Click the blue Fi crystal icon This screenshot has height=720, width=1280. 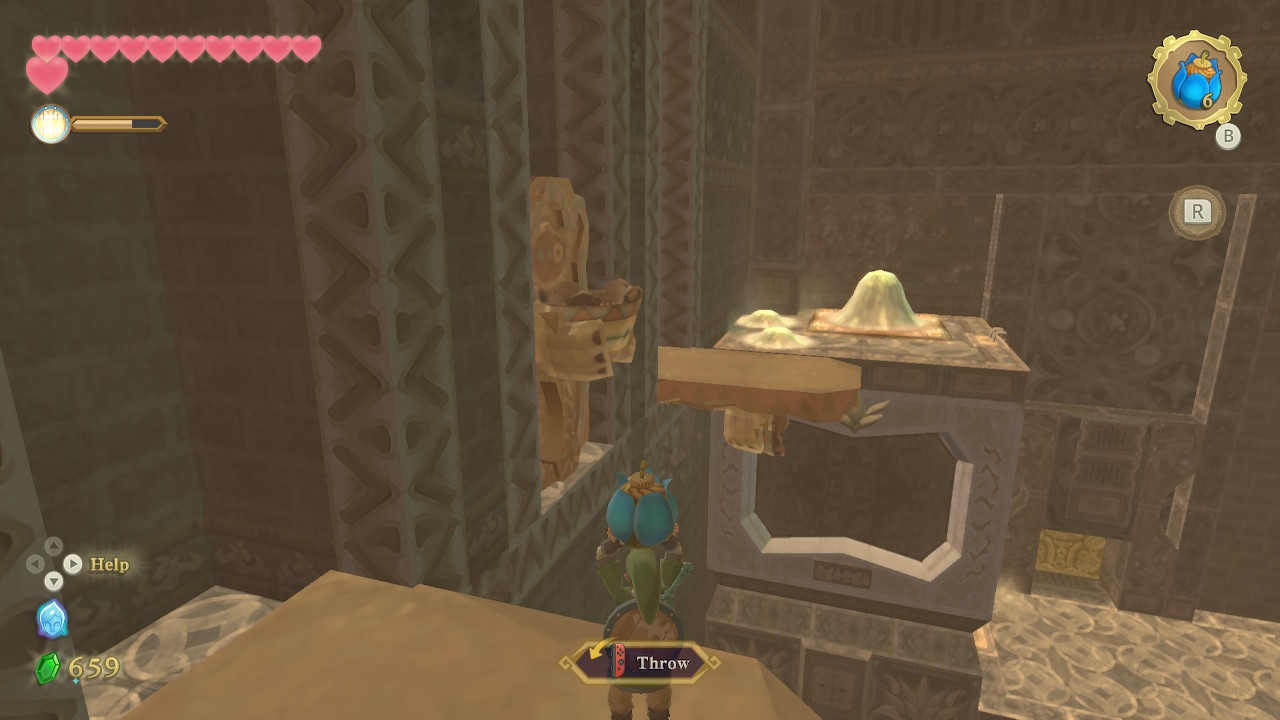tap(52, 619)
